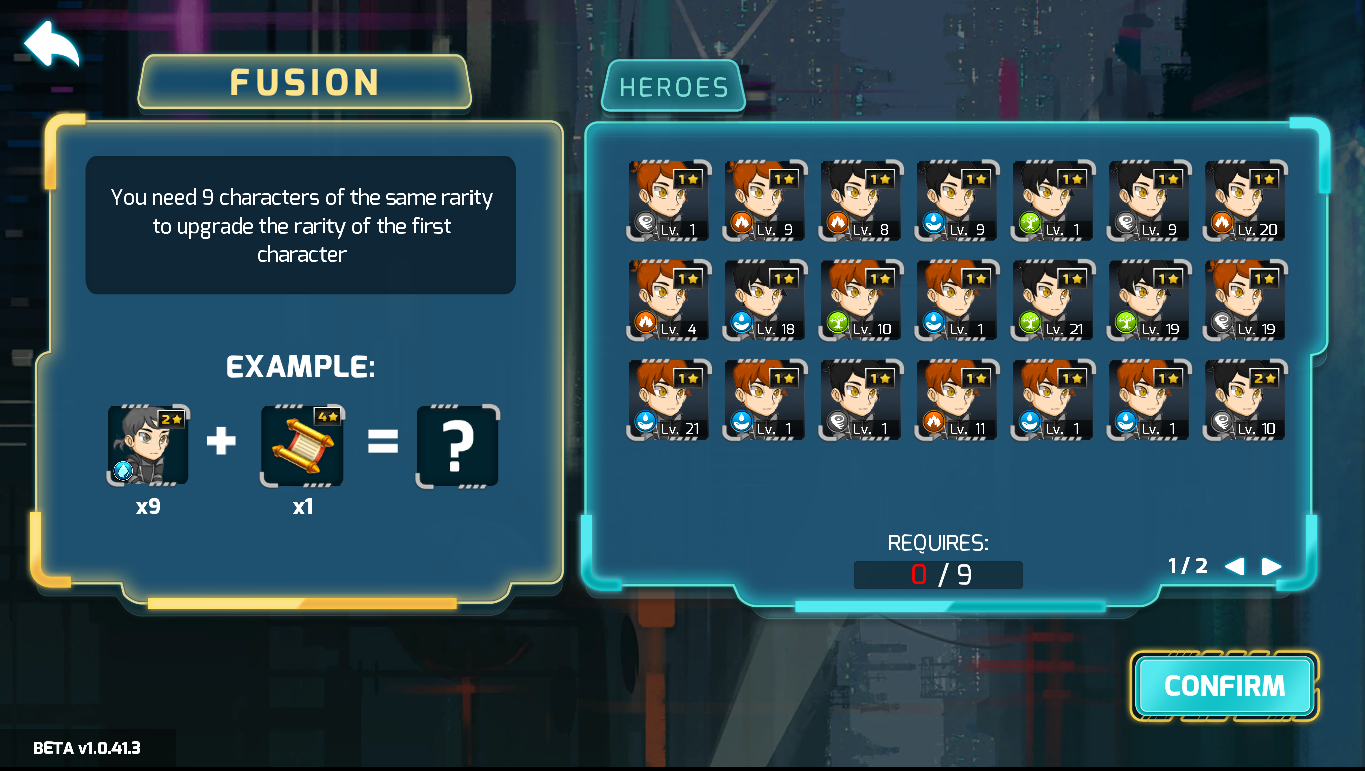Choose the level 8 black-haired fire hero

pyautogui.click(x=861, y=201)
